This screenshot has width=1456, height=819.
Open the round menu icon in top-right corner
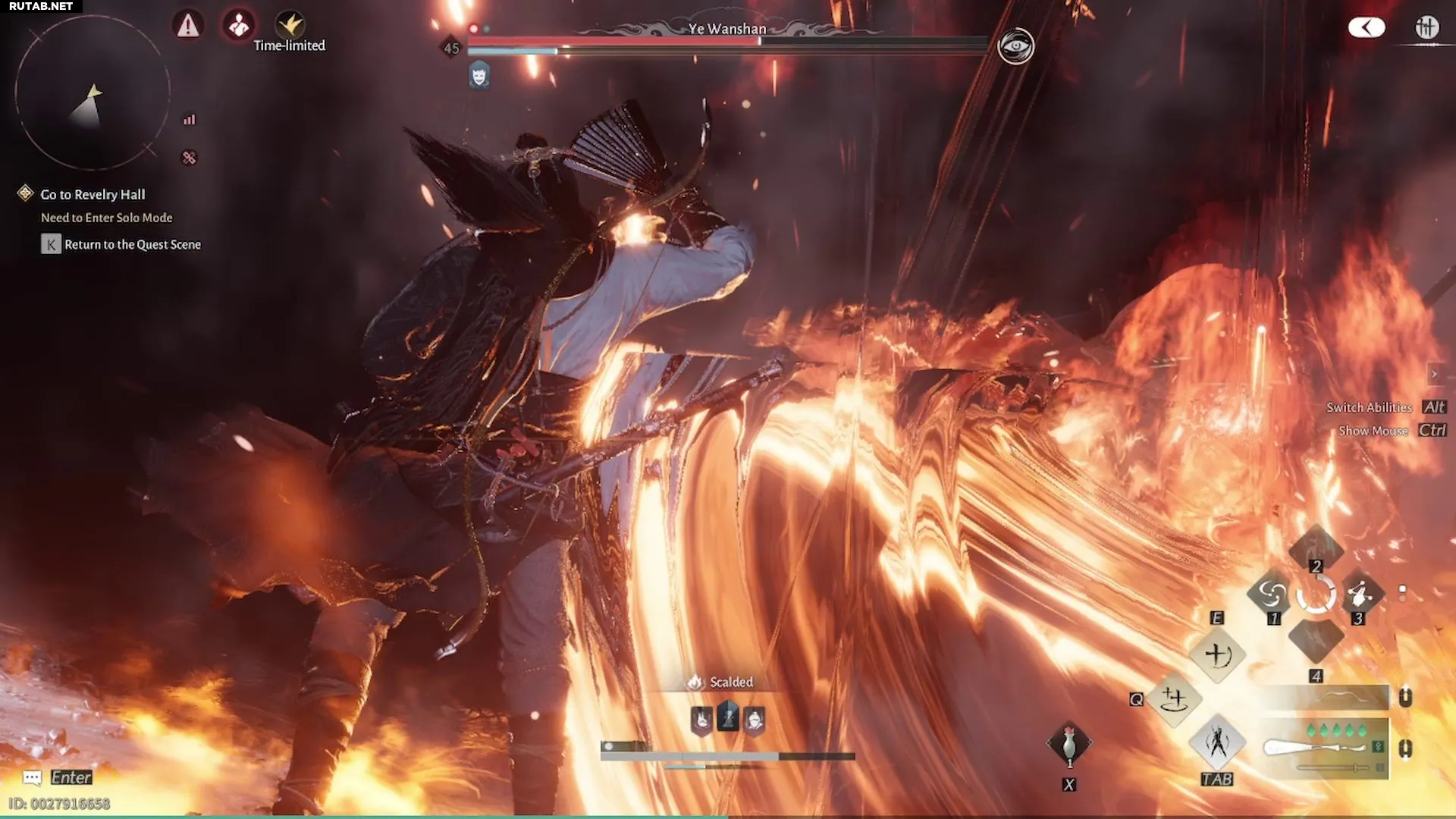[x=1426, y=28]
